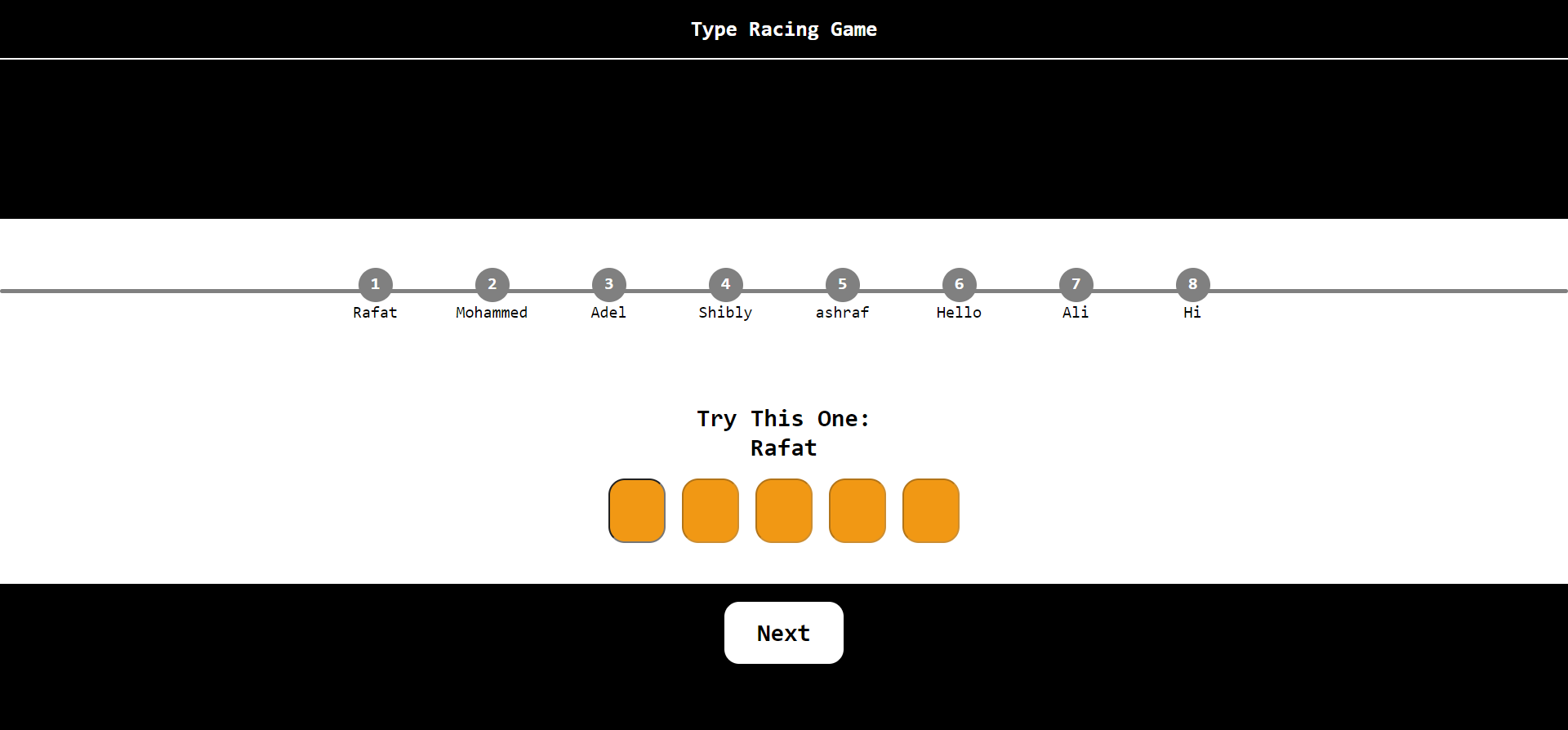Select the first orange letter tile
The image size is (1568, 730).
637,510
